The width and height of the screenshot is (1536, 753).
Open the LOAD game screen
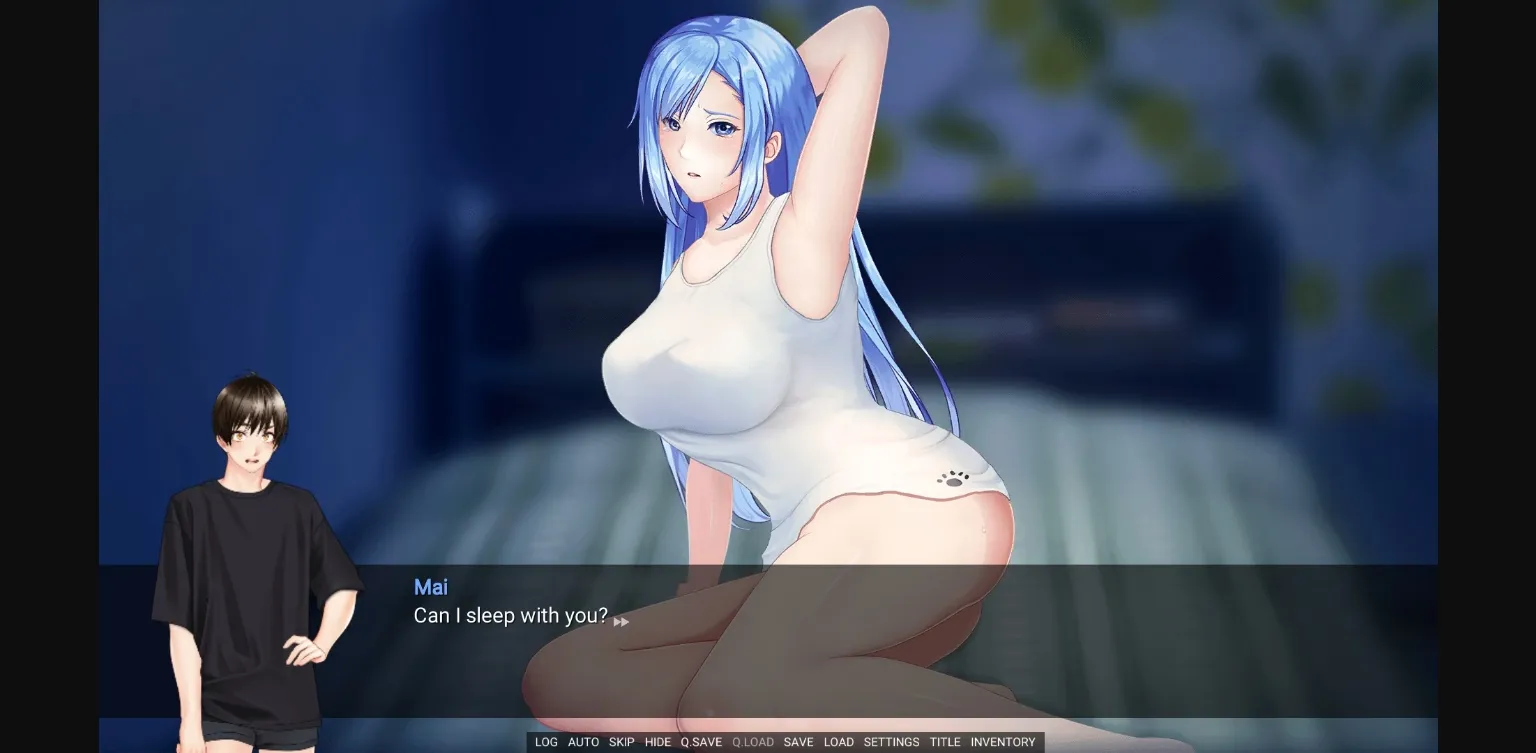pos(839,742)
